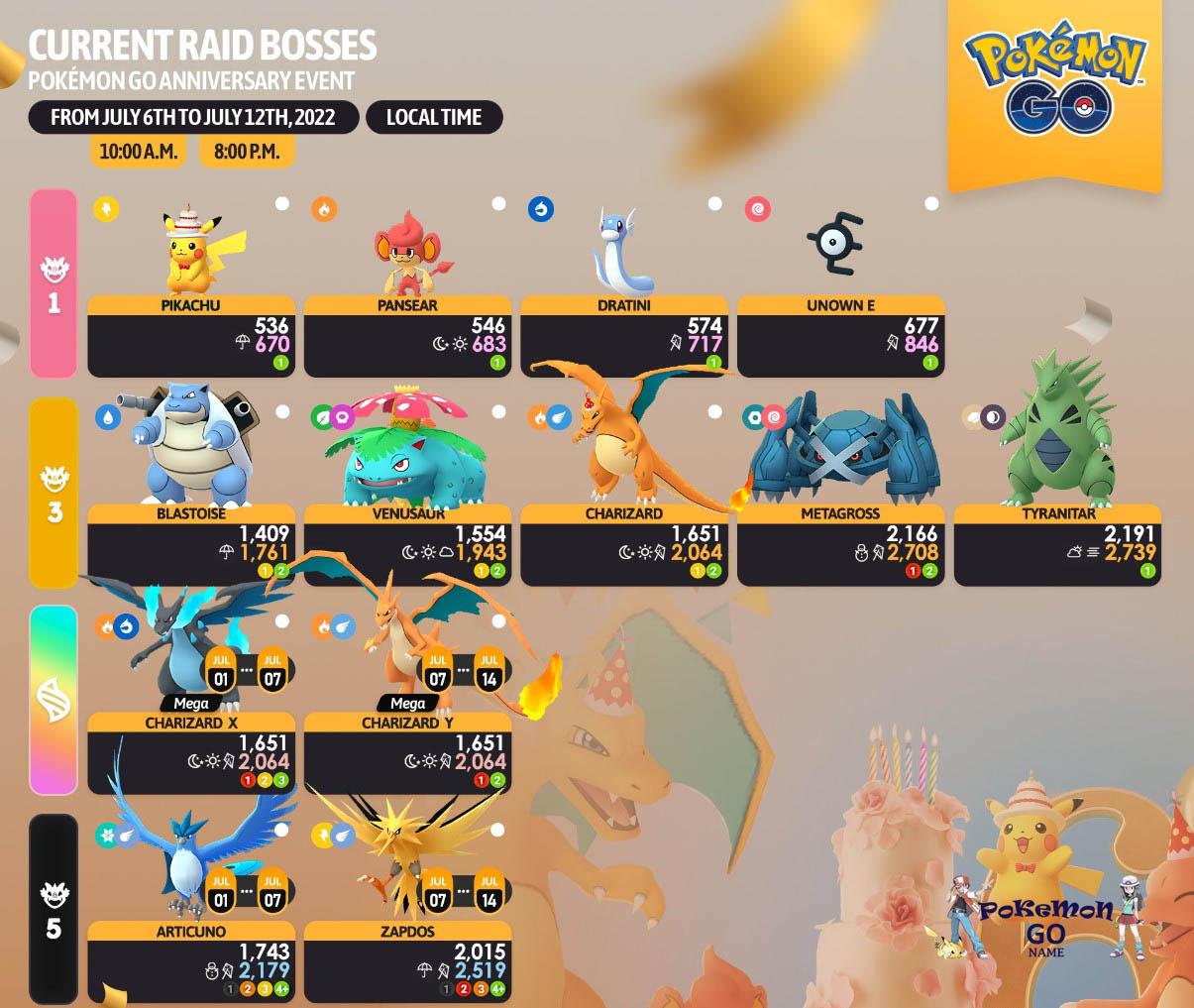Image resolution: width=1194 pixels, height=1008 pixels.
Task: Choose the Tyranitar raid boss card
Action: 1057,544
